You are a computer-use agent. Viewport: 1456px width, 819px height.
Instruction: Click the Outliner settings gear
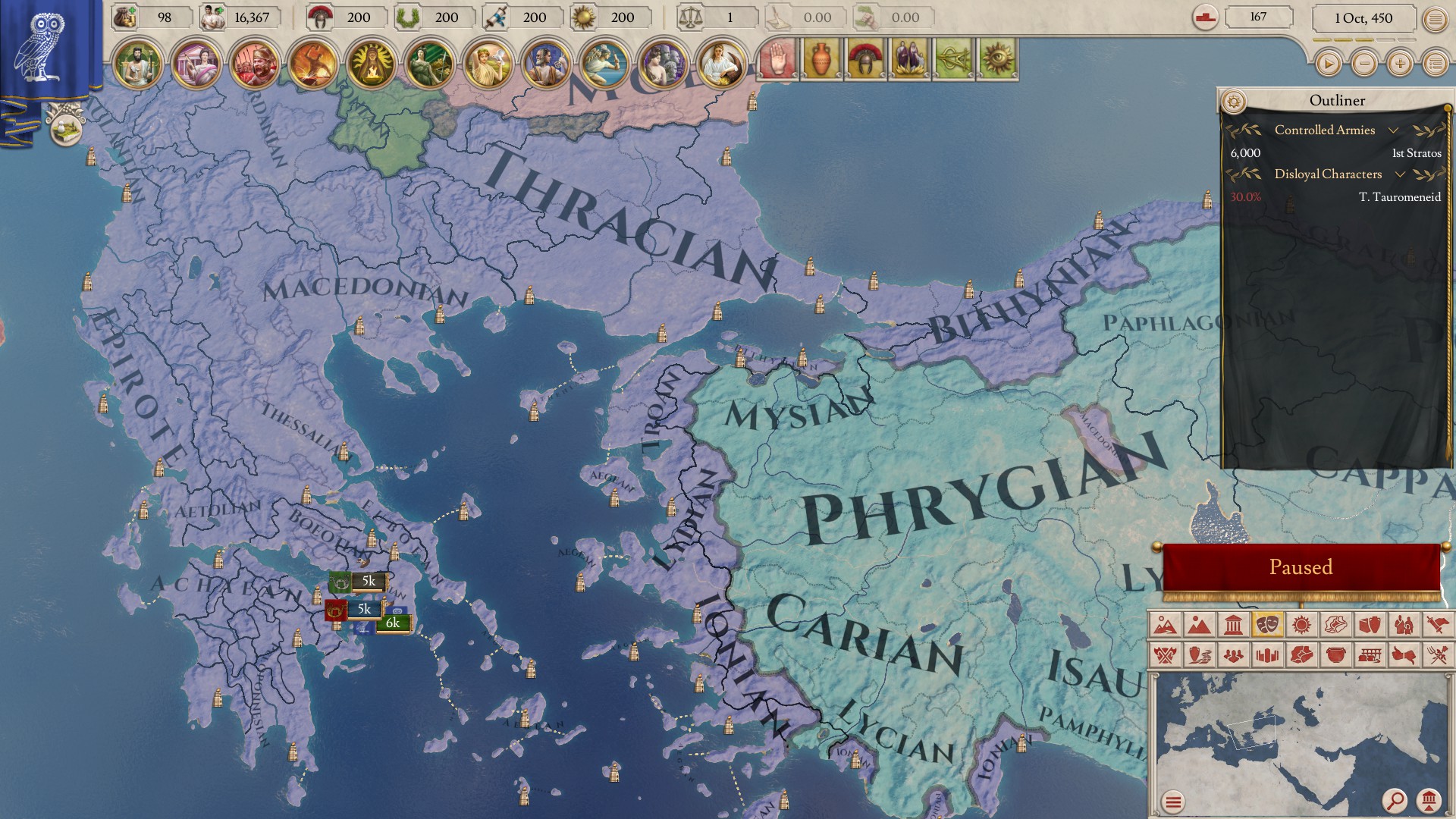pos(1235,99)
